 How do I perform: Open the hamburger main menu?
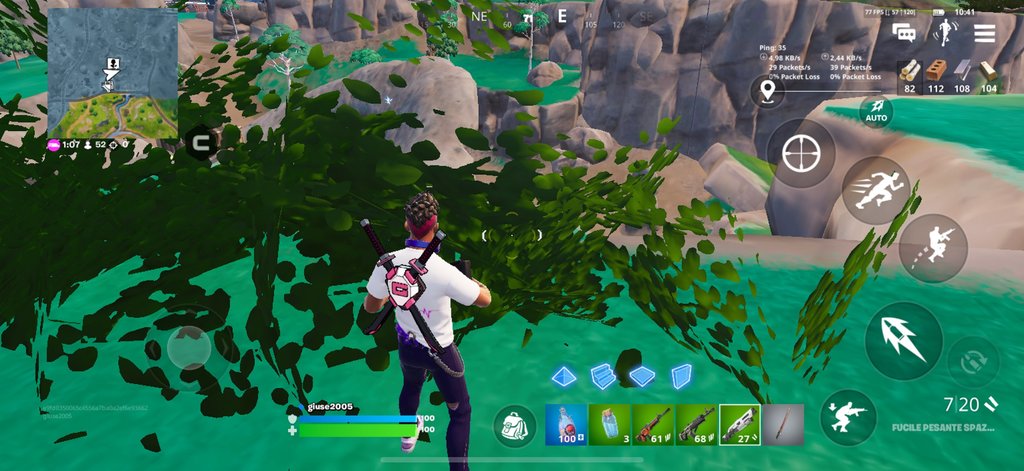click(x=984, y=33)
